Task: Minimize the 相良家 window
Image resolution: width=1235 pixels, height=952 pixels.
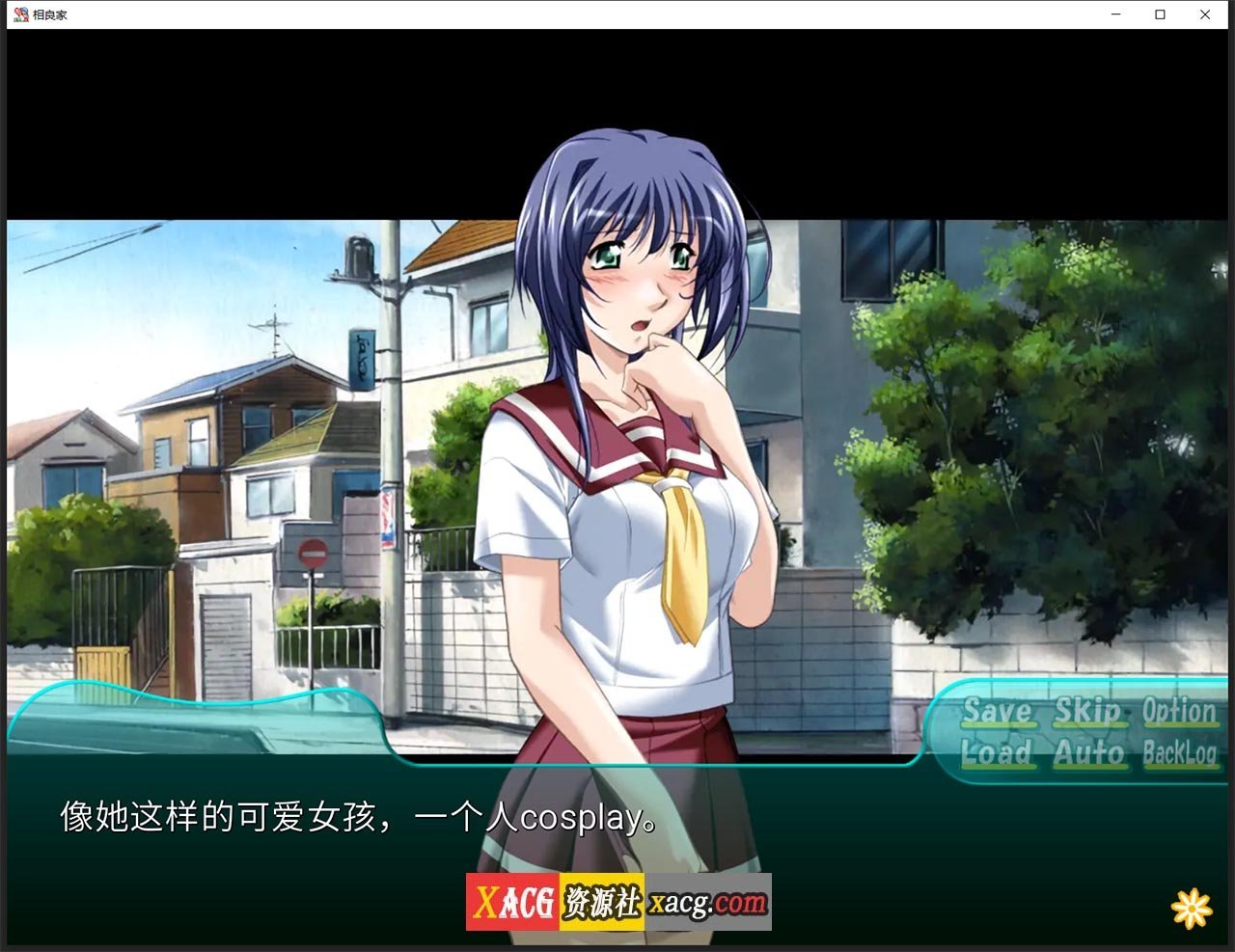Action: tap(1114, 14)
